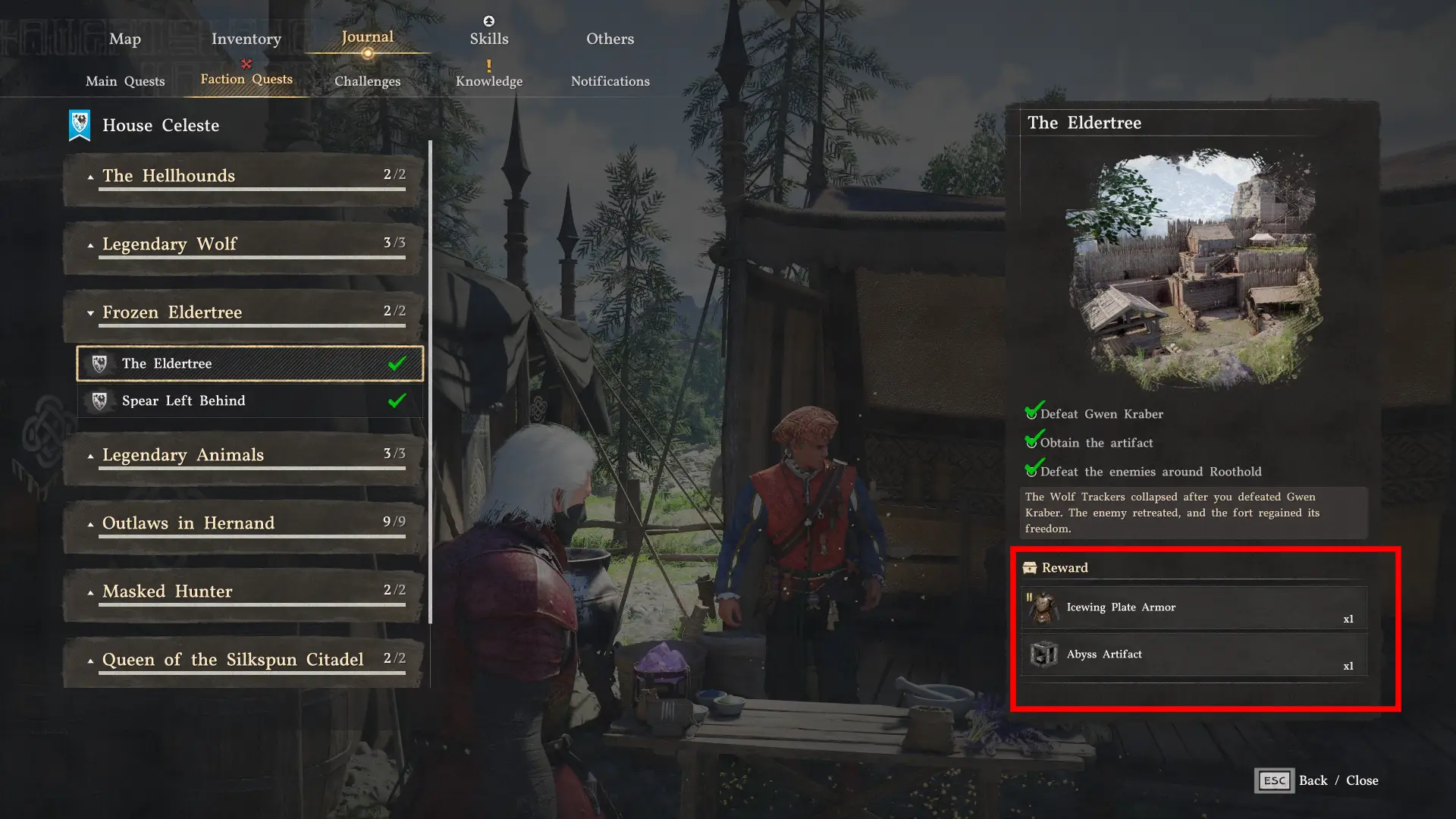Click the Back / Close button
This screenshot has height=819, width=1456.
point(1316,780)
